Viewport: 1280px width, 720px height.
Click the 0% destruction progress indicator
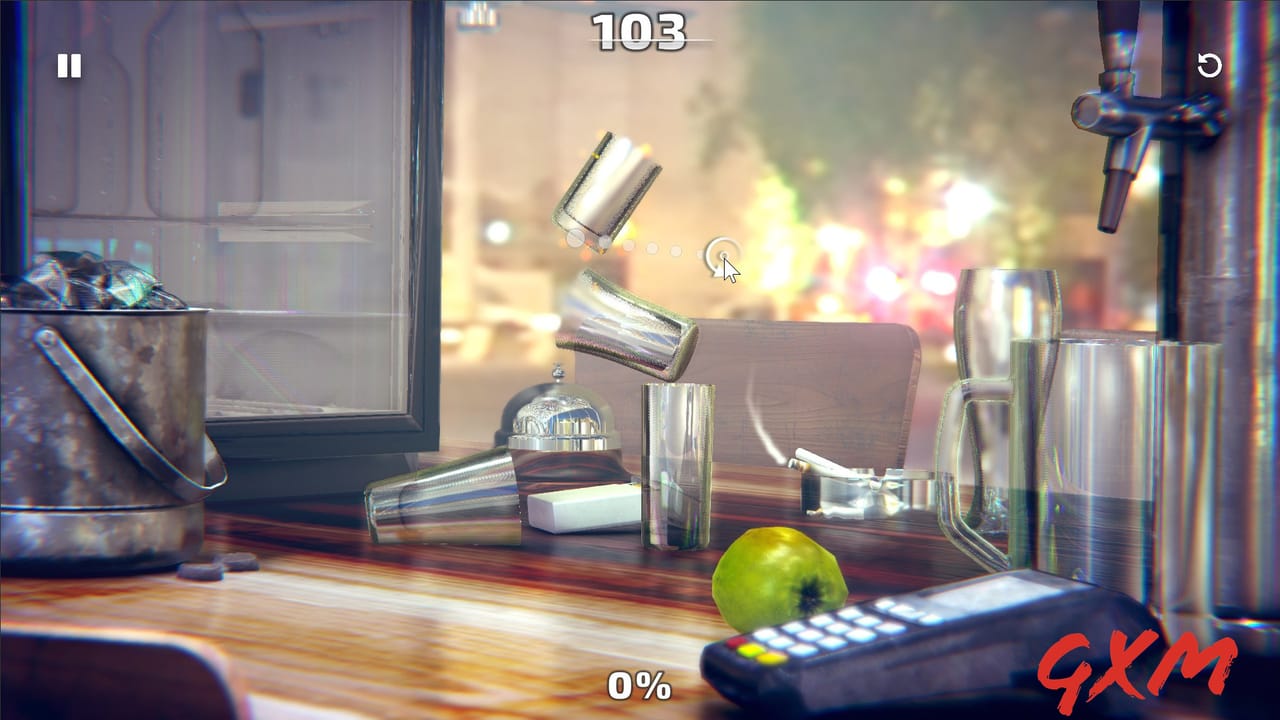(637, 686)
